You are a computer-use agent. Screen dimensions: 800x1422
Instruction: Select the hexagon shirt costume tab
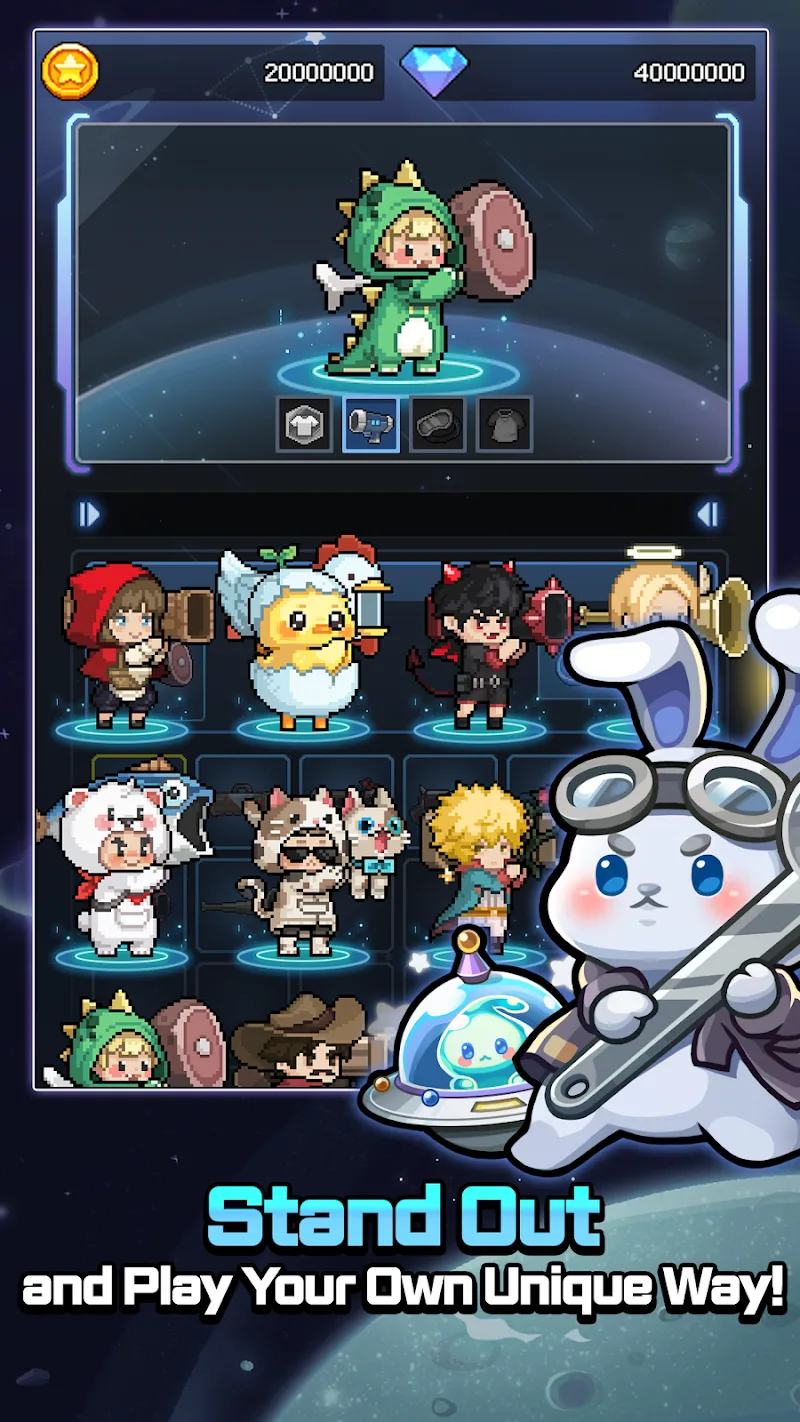(x=304, y=424)
